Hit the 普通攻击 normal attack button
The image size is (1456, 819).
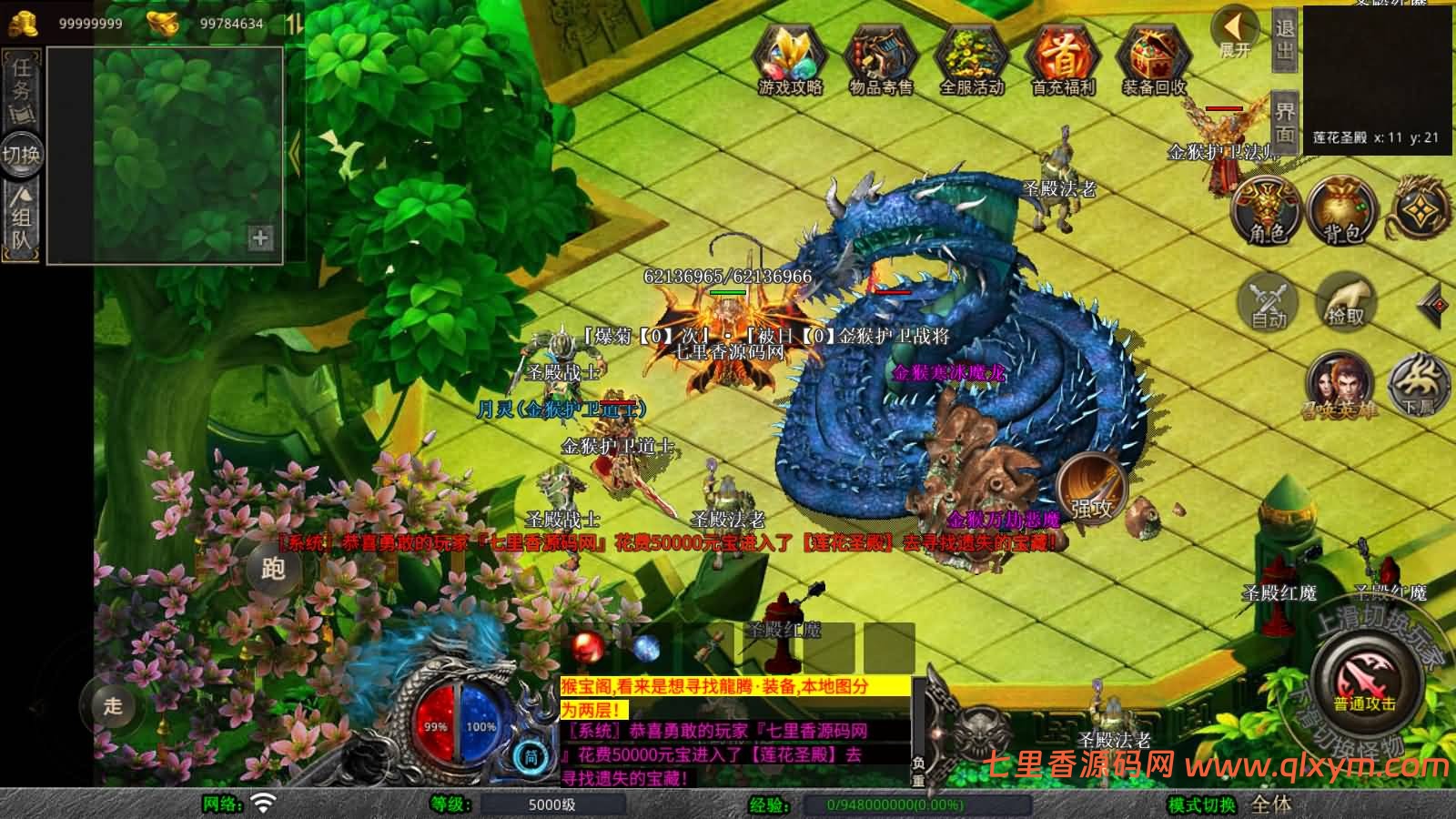(x=1365, y=684)
